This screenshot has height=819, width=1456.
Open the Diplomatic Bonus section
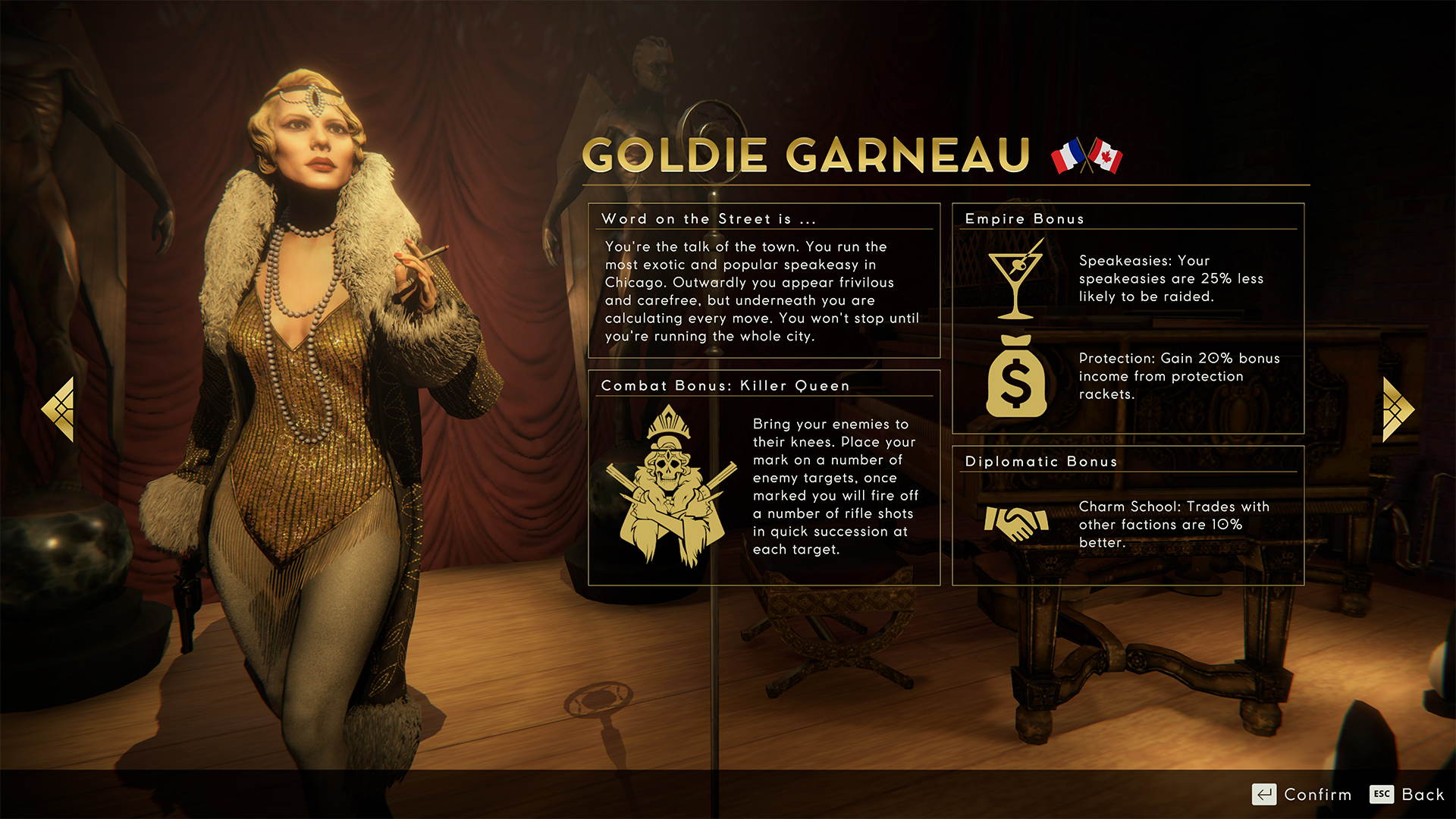click(x=1040, y=462)
